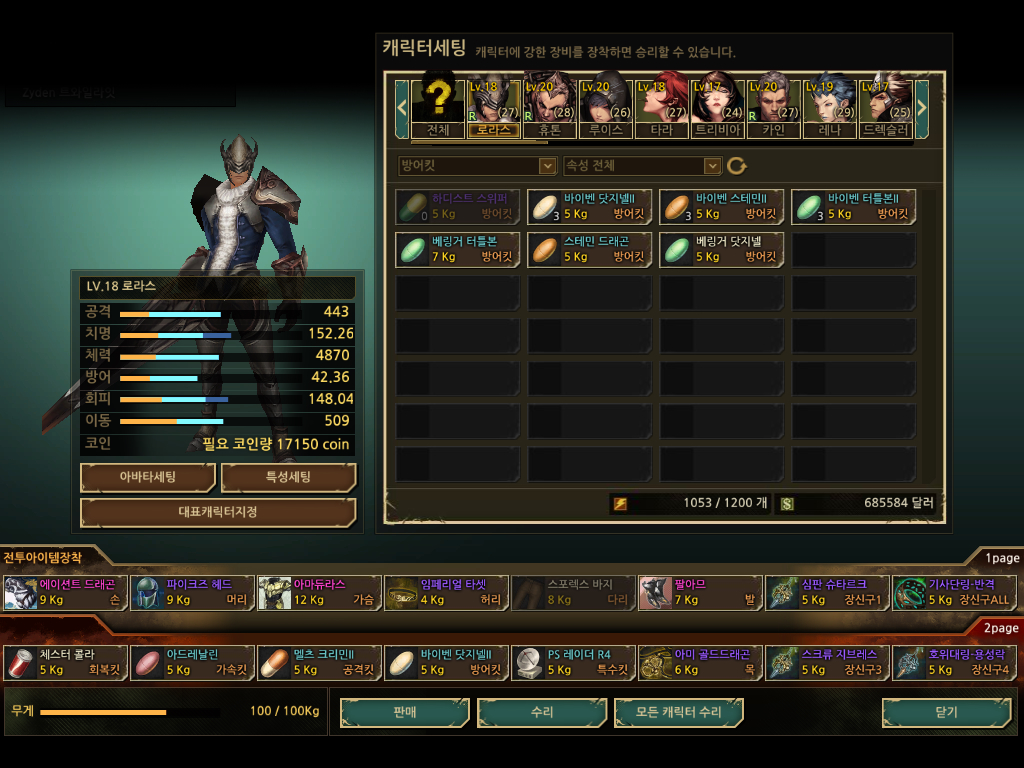The image size is (1024, 768).
Task: Click the 수리 (repair) button
Action: [x=542, y=712]
